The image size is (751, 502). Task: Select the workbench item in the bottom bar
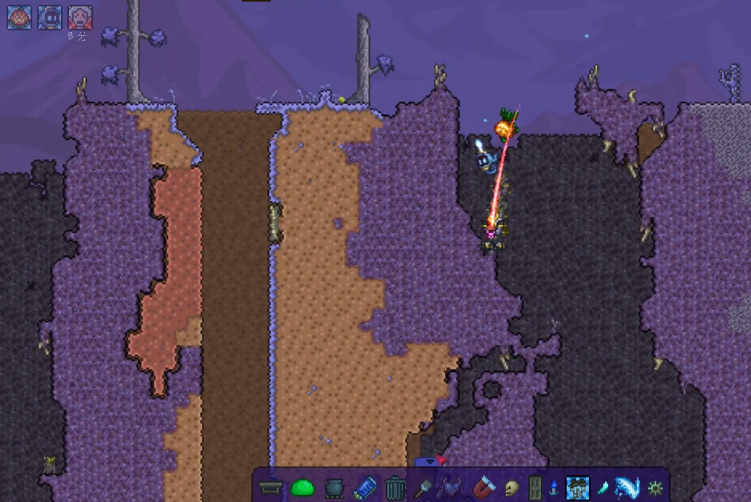270,489
